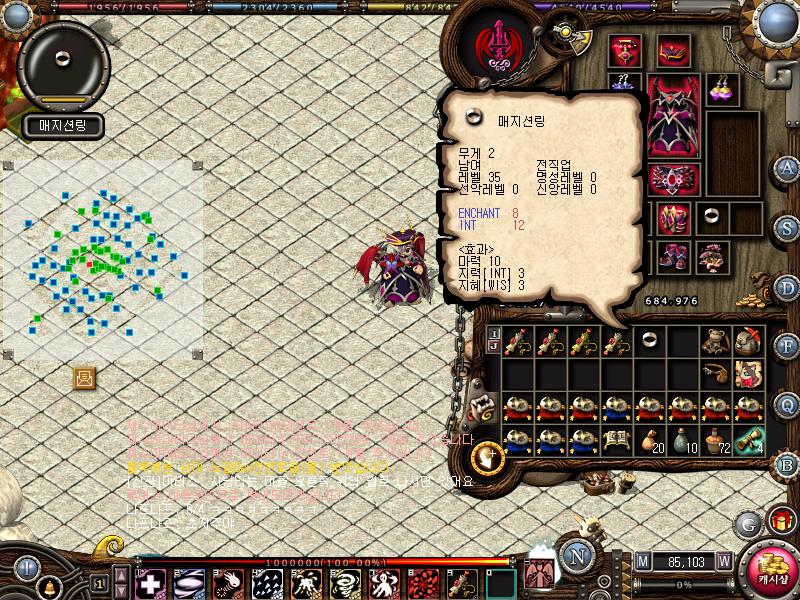Screen dimensions: 800x600
Task: Click the round G button
Action: click(x=747, y=523)
